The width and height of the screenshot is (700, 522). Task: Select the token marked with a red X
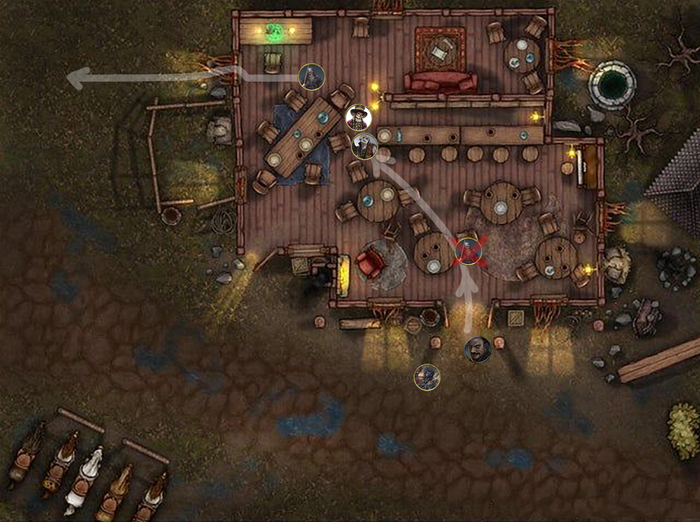click(x=468, y=251)
